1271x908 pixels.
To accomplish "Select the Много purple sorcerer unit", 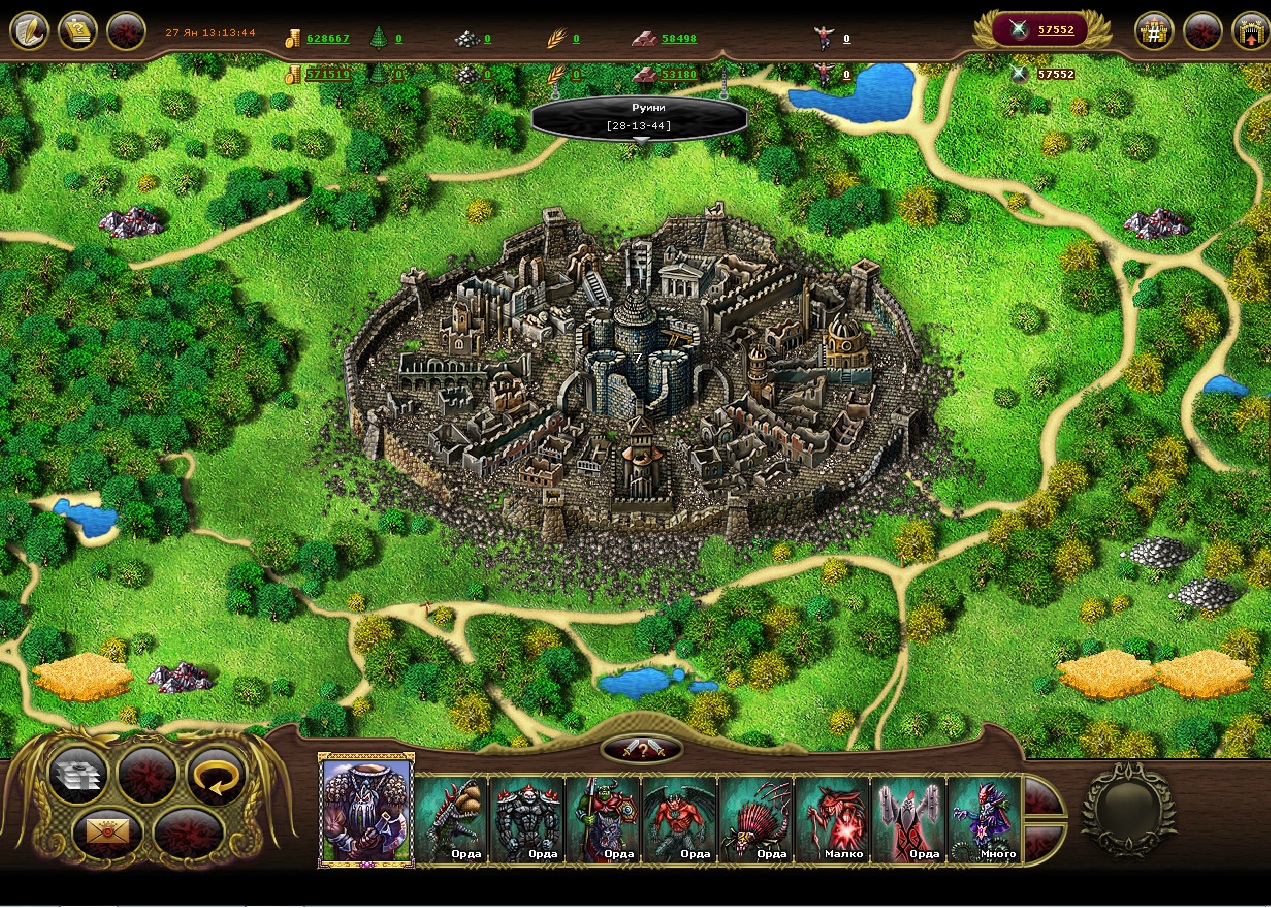I will tap(984, 819).
